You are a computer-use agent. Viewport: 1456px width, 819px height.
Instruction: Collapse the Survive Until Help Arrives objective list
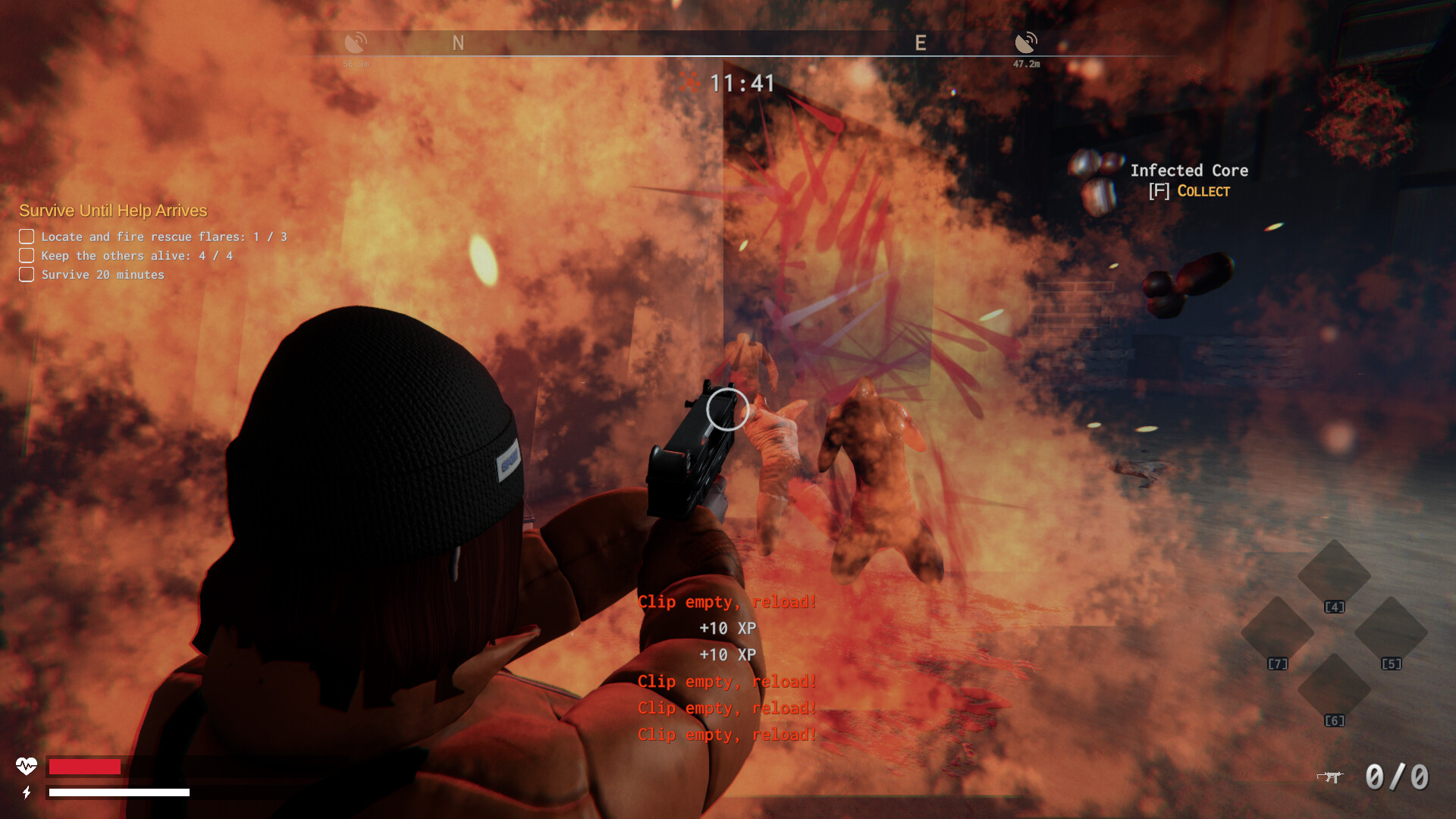click(x=114, y=211)
